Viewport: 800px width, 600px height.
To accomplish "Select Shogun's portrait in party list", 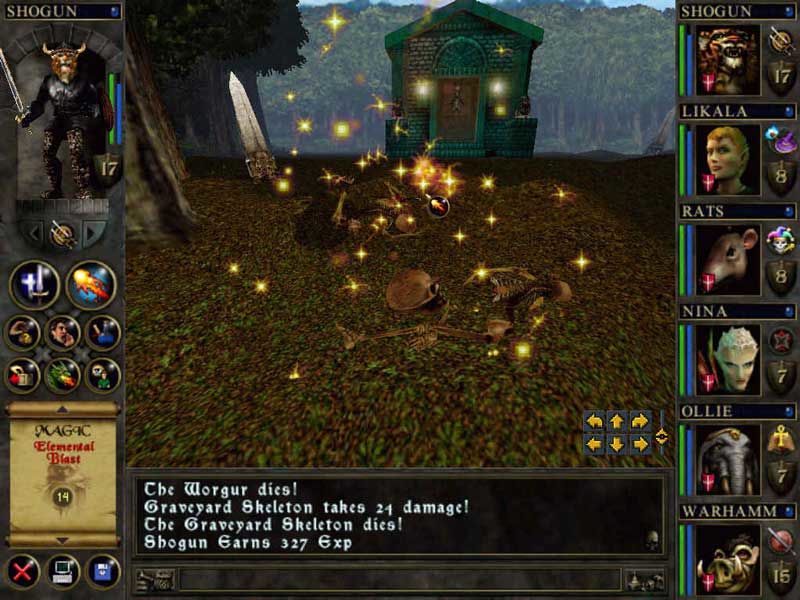I will [728, 60].
